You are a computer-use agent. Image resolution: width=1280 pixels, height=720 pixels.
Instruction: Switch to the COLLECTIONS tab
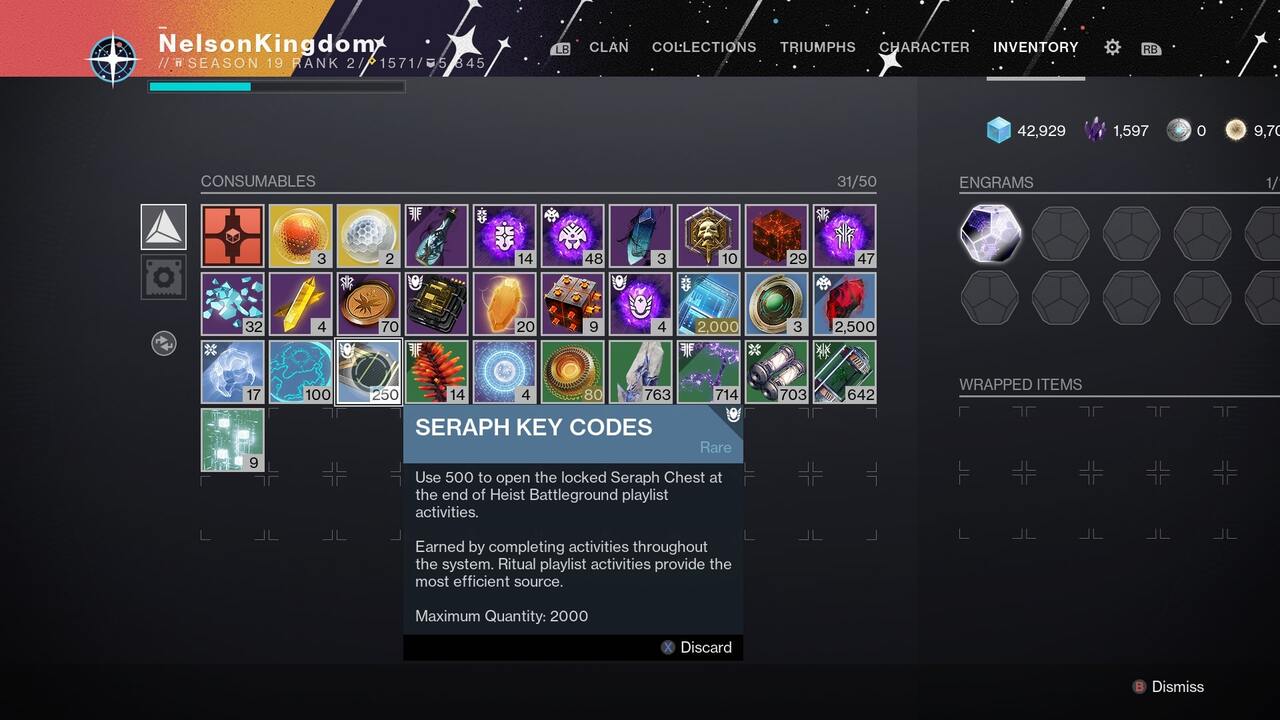click(703, 47)
